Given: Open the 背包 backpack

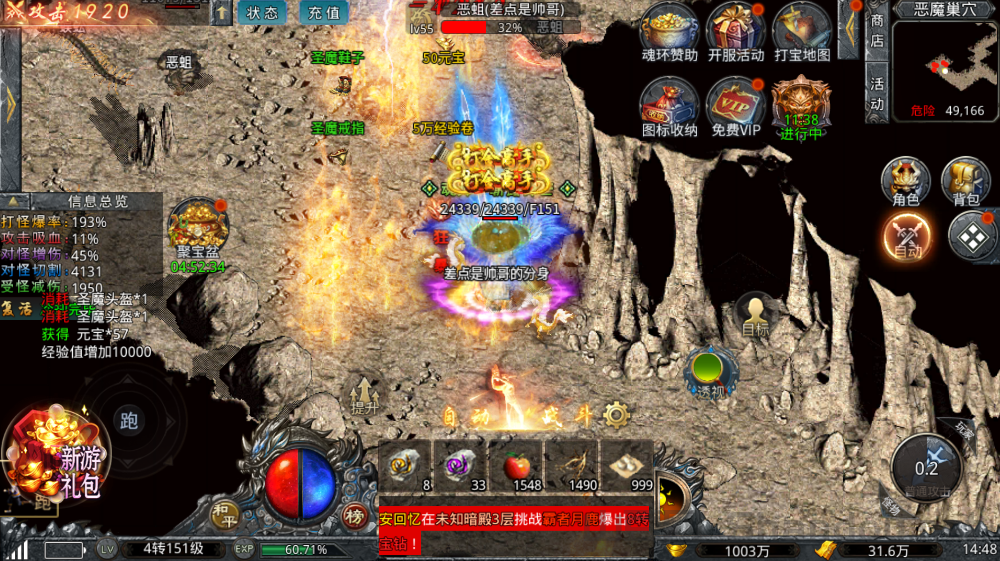Looking at the screenshot, I should [965, 181].
